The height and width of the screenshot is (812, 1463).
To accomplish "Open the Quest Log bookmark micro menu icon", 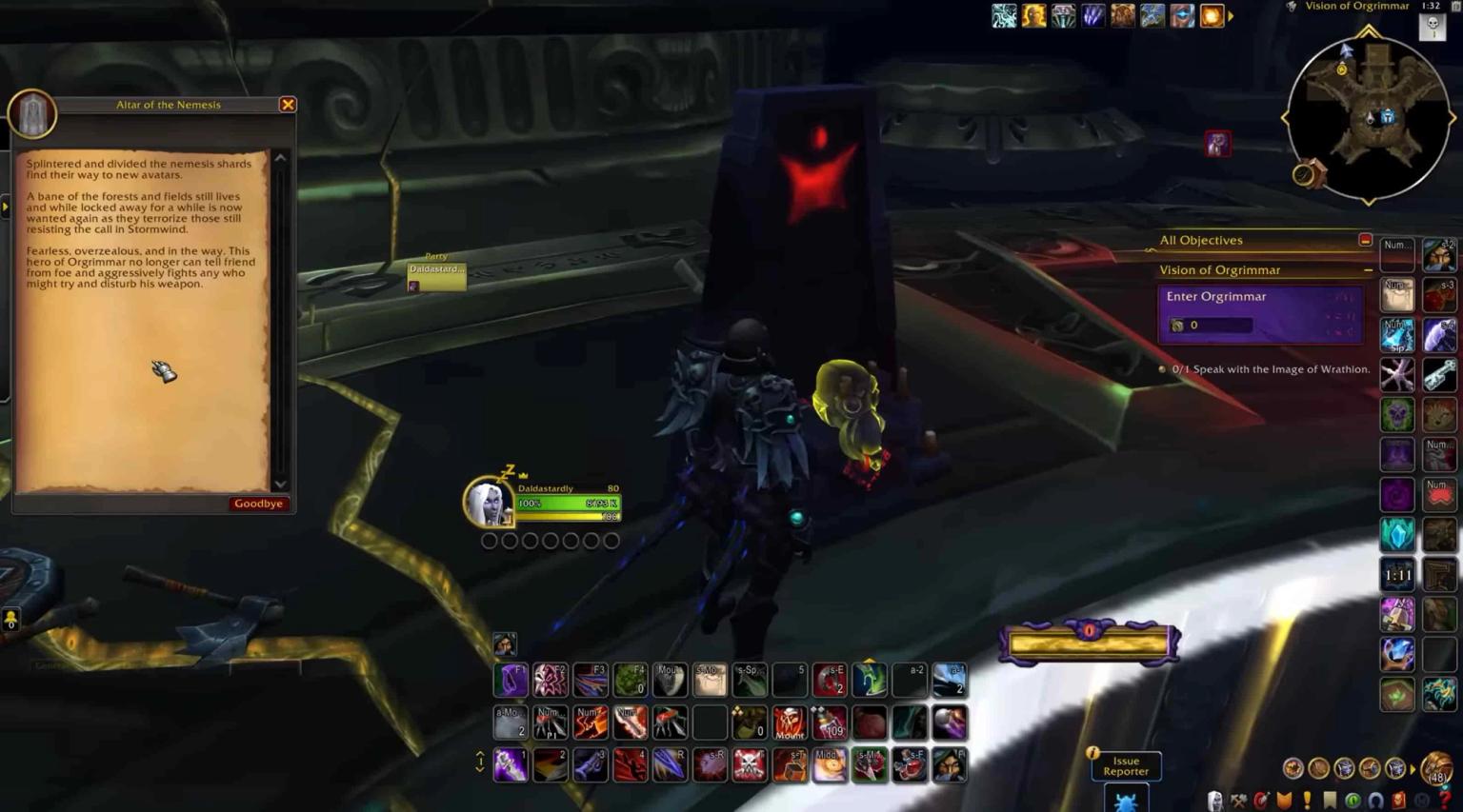I will [x=1330, y=800].
